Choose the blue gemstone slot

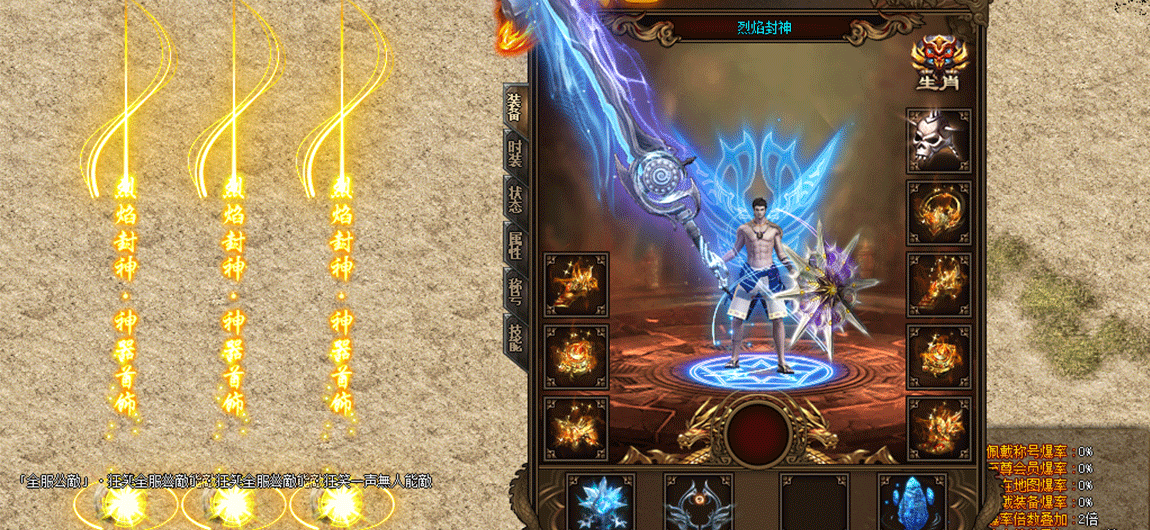(910, 503)
